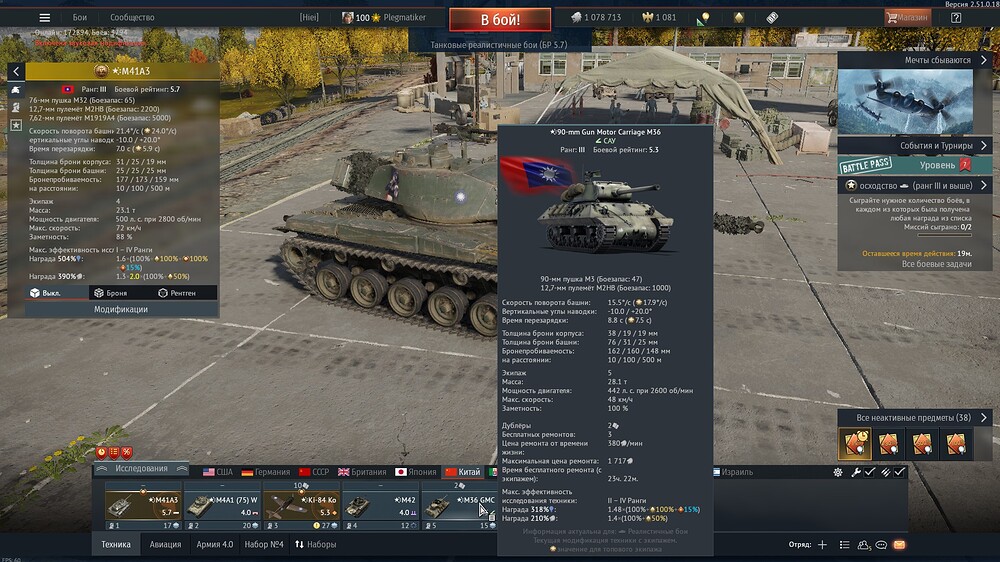Image resolution: width=1000 pixels, height=562 pixels.
Task: Expand Все неактивные предметы list
Action: [914, 417]
